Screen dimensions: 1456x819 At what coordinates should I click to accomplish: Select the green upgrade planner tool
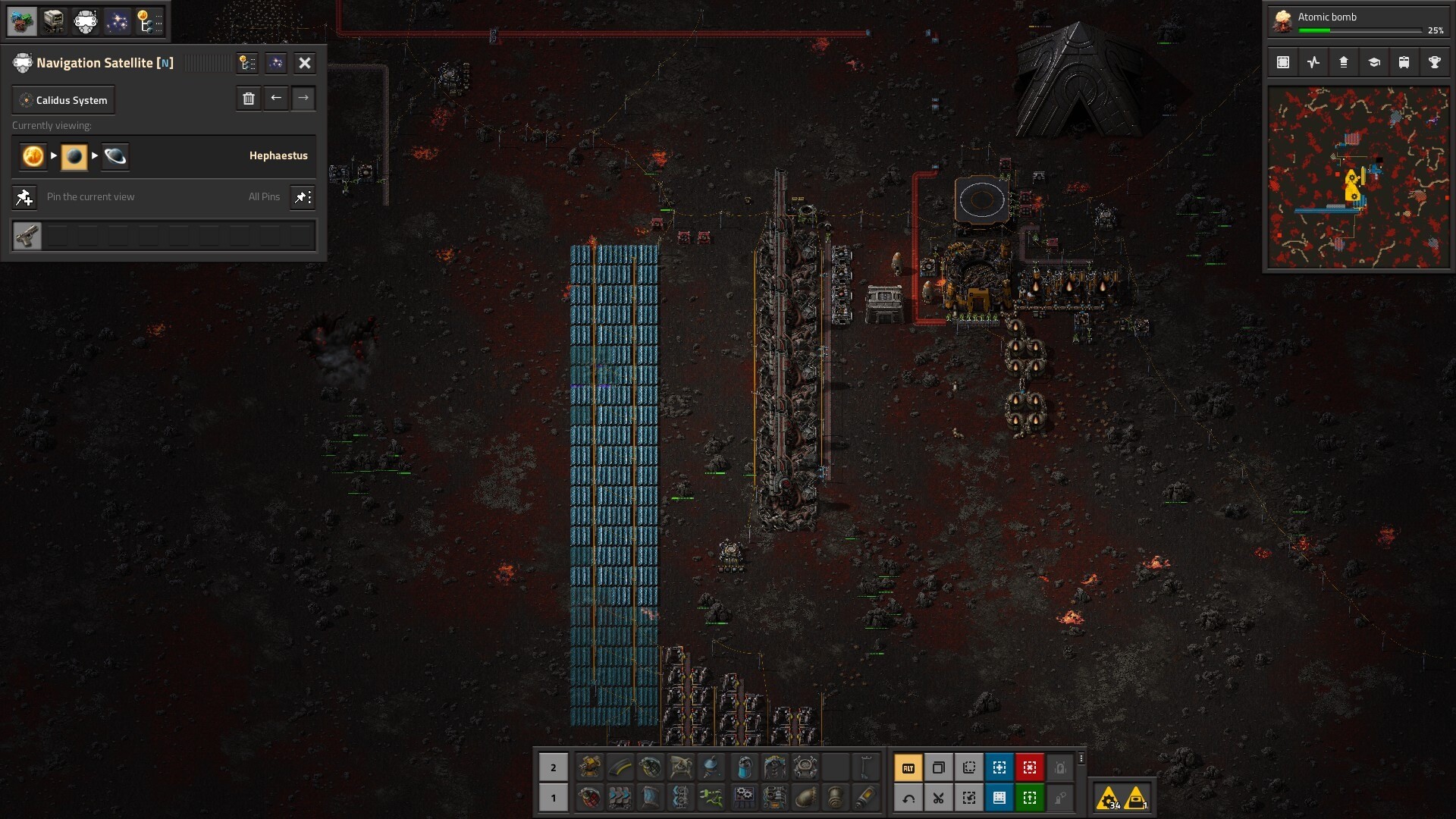(1030, 798)
